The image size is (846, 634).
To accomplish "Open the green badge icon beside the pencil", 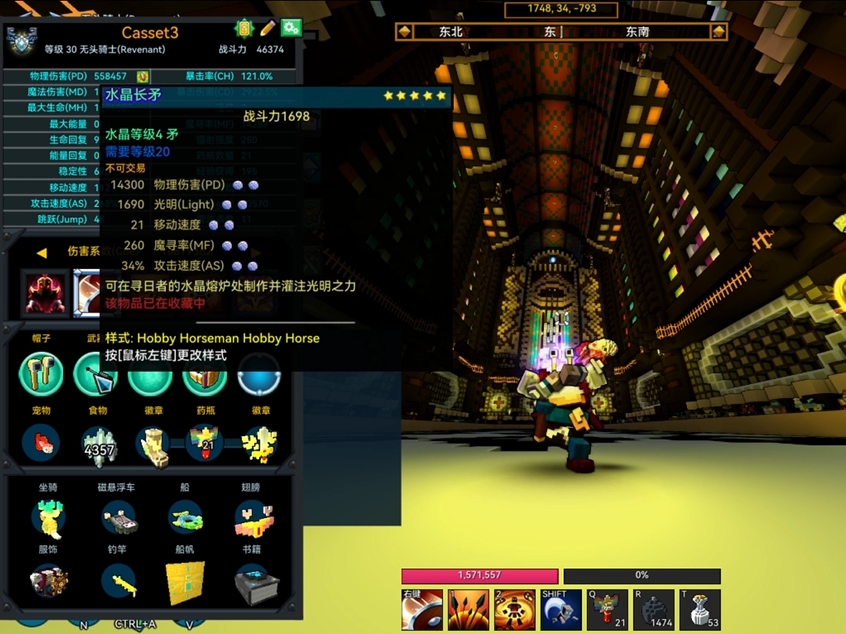I will pos(244,28).
